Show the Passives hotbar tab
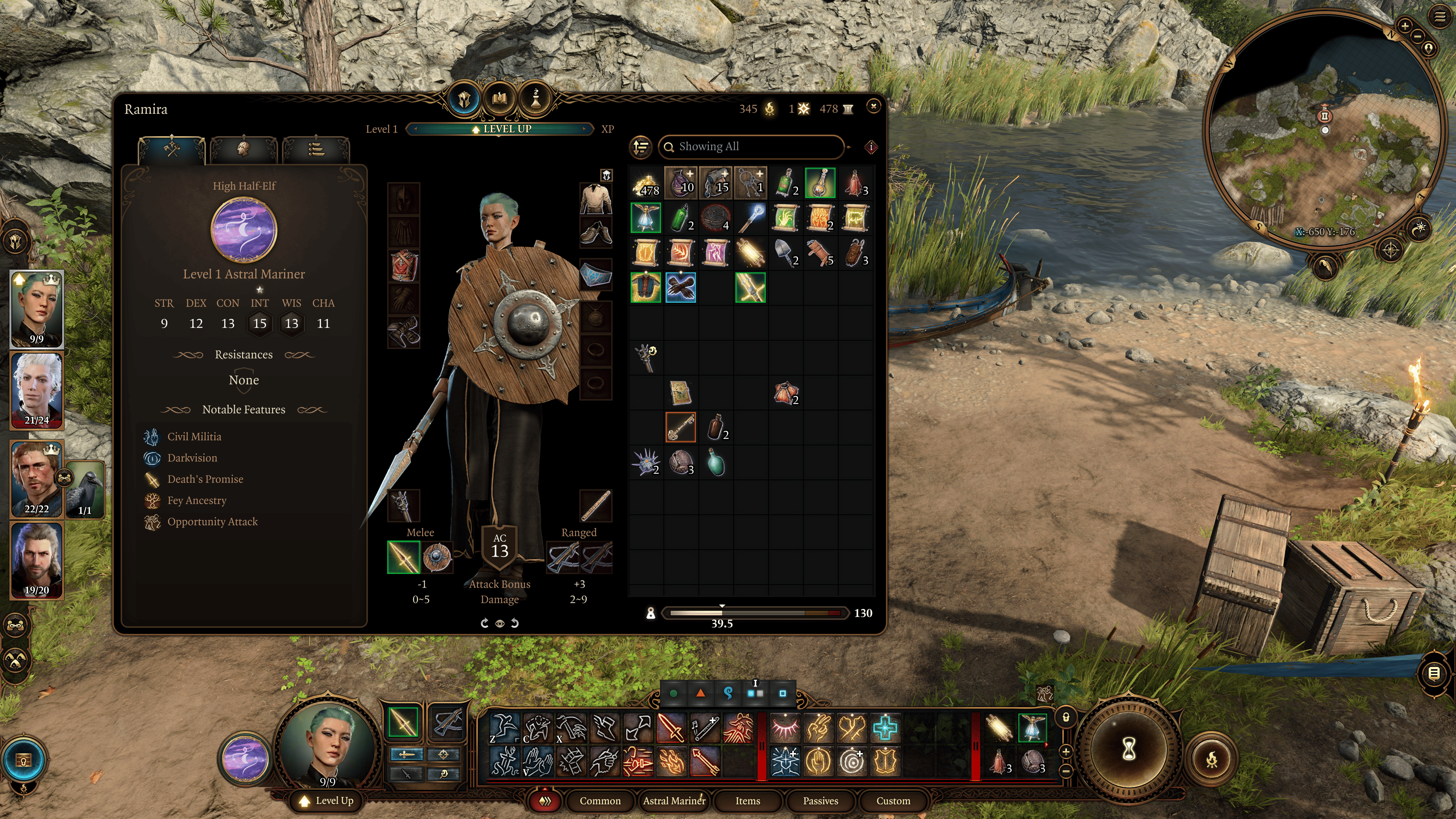 tap(820, 800)
